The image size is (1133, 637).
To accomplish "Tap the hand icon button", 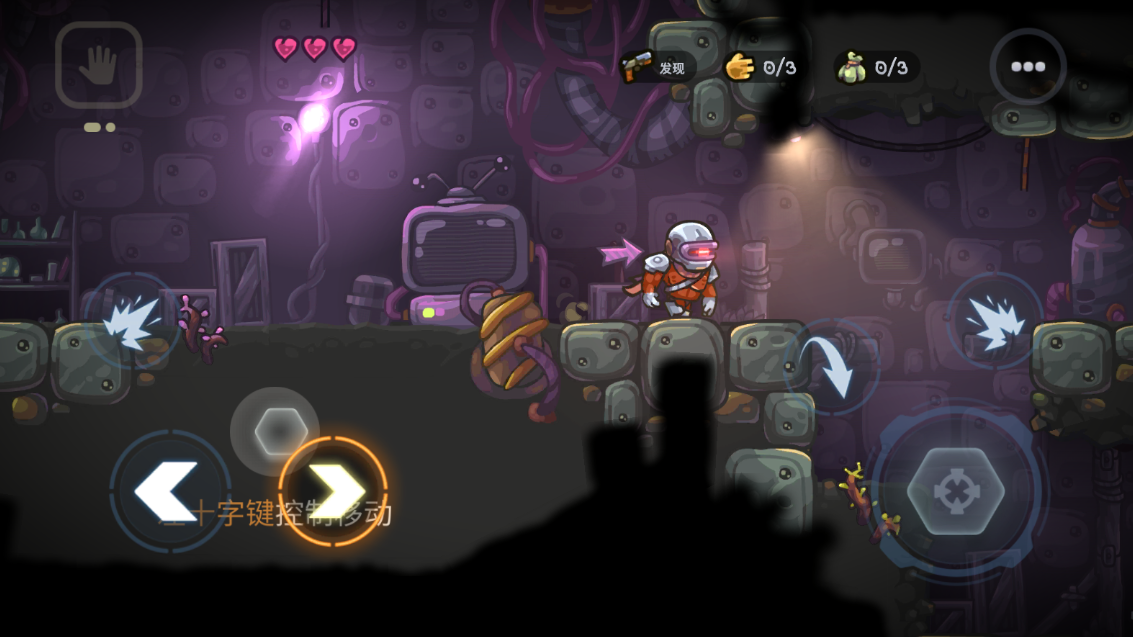I will point(98,65).
